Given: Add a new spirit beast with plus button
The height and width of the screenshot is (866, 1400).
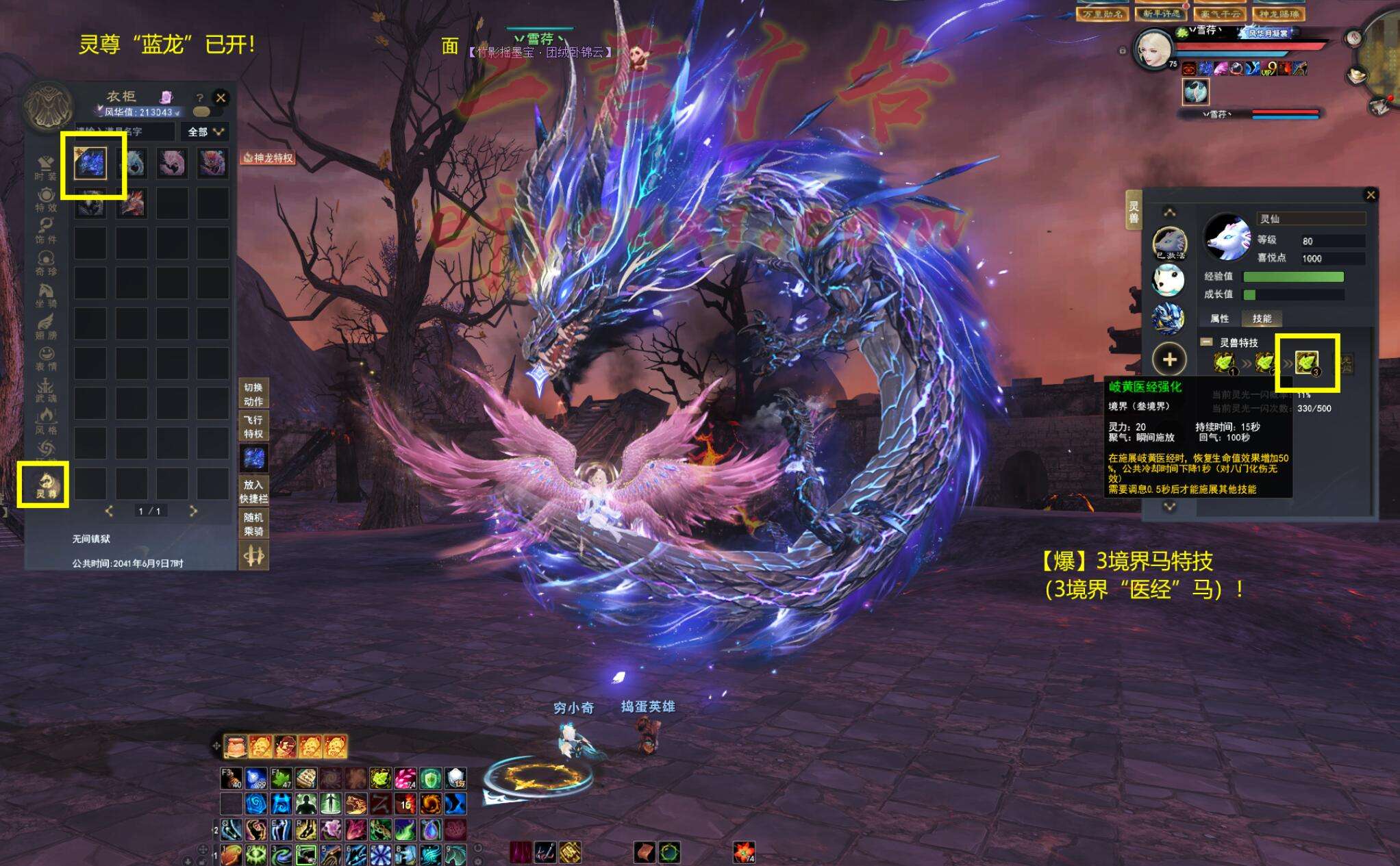Looking at the screenshot, I should pyautogui.click(x=1169, y=359).
